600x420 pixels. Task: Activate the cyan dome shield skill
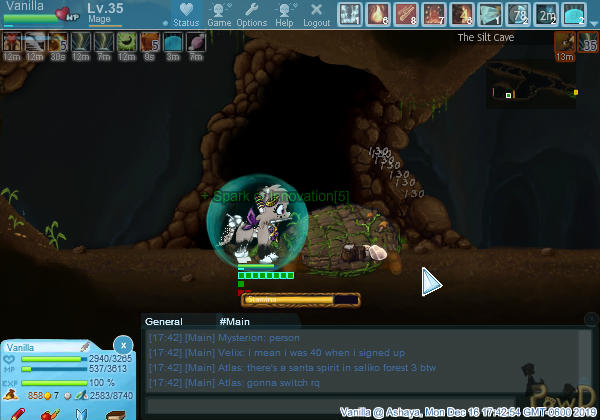(574, 14)
